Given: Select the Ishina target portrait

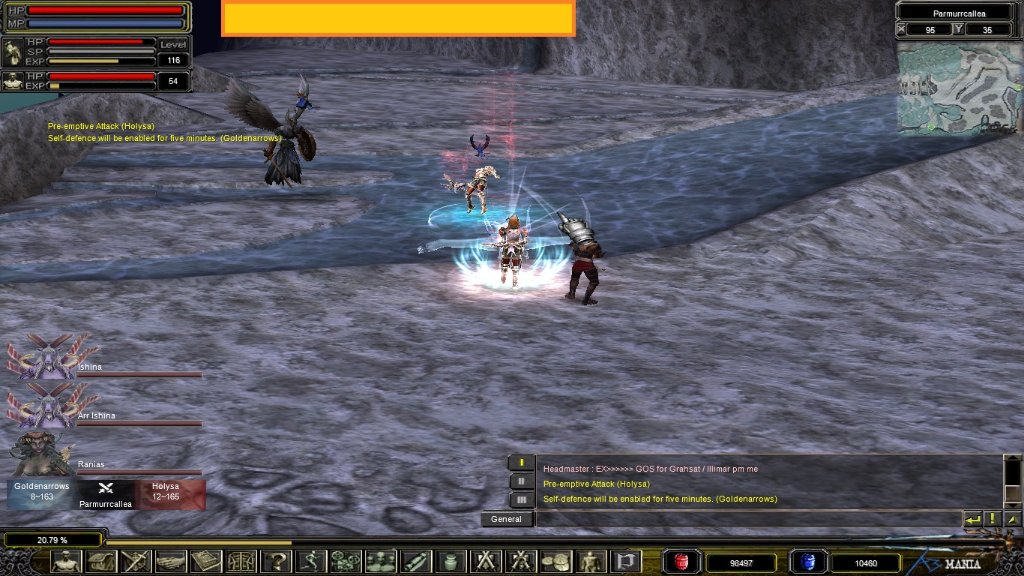Looking at the screenshot, I should pyautogui.click(x=45, y=357).
